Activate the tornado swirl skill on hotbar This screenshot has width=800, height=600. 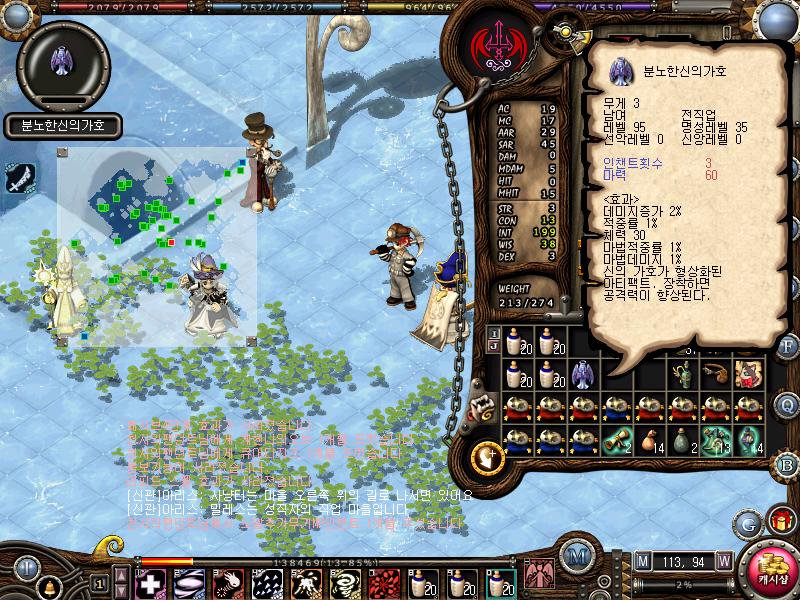(x=345, y=584)
